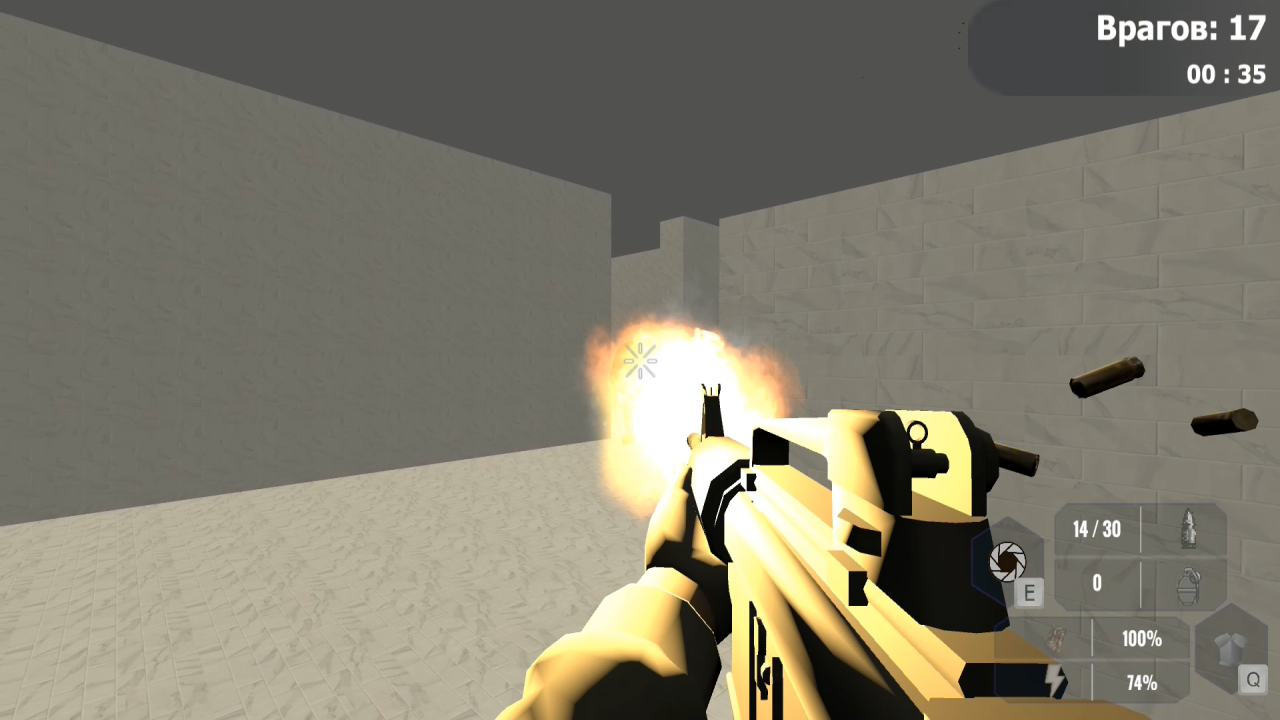Click the health organ icon
The image size is (1280, 720).
pos(1057,640)
